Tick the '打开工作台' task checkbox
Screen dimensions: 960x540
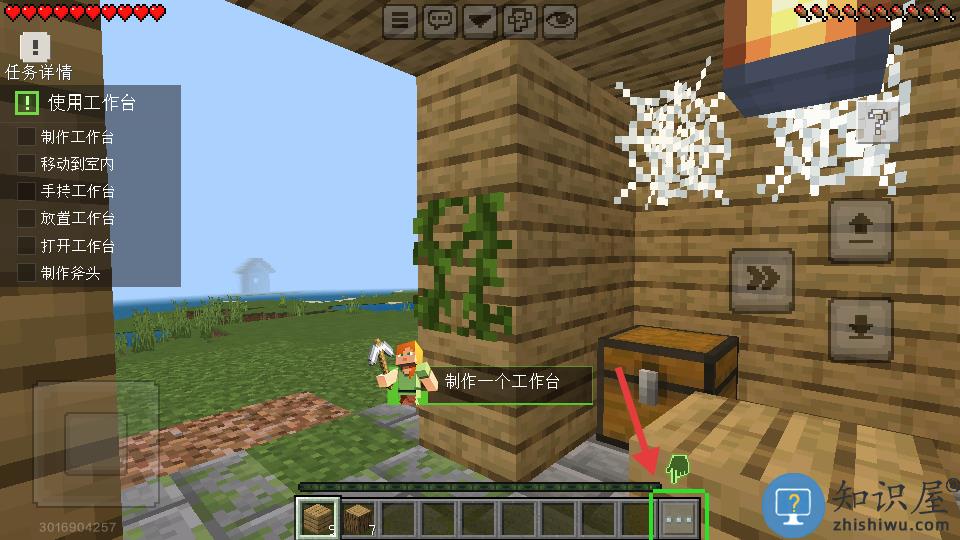(x=27, y=245)
